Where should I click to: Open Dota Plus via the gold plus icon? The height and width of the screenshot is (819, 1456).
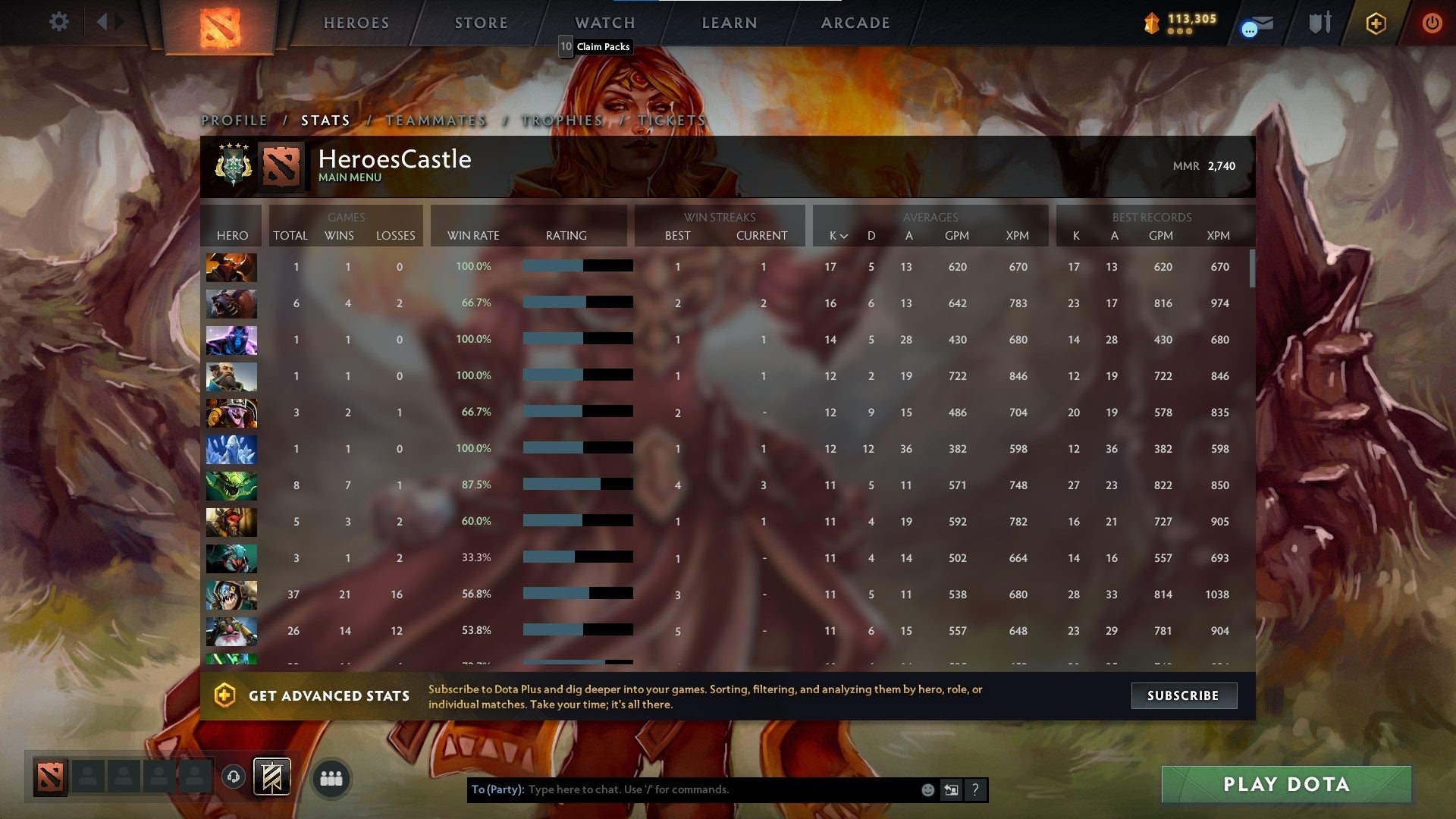click(x=1375, y=23)
